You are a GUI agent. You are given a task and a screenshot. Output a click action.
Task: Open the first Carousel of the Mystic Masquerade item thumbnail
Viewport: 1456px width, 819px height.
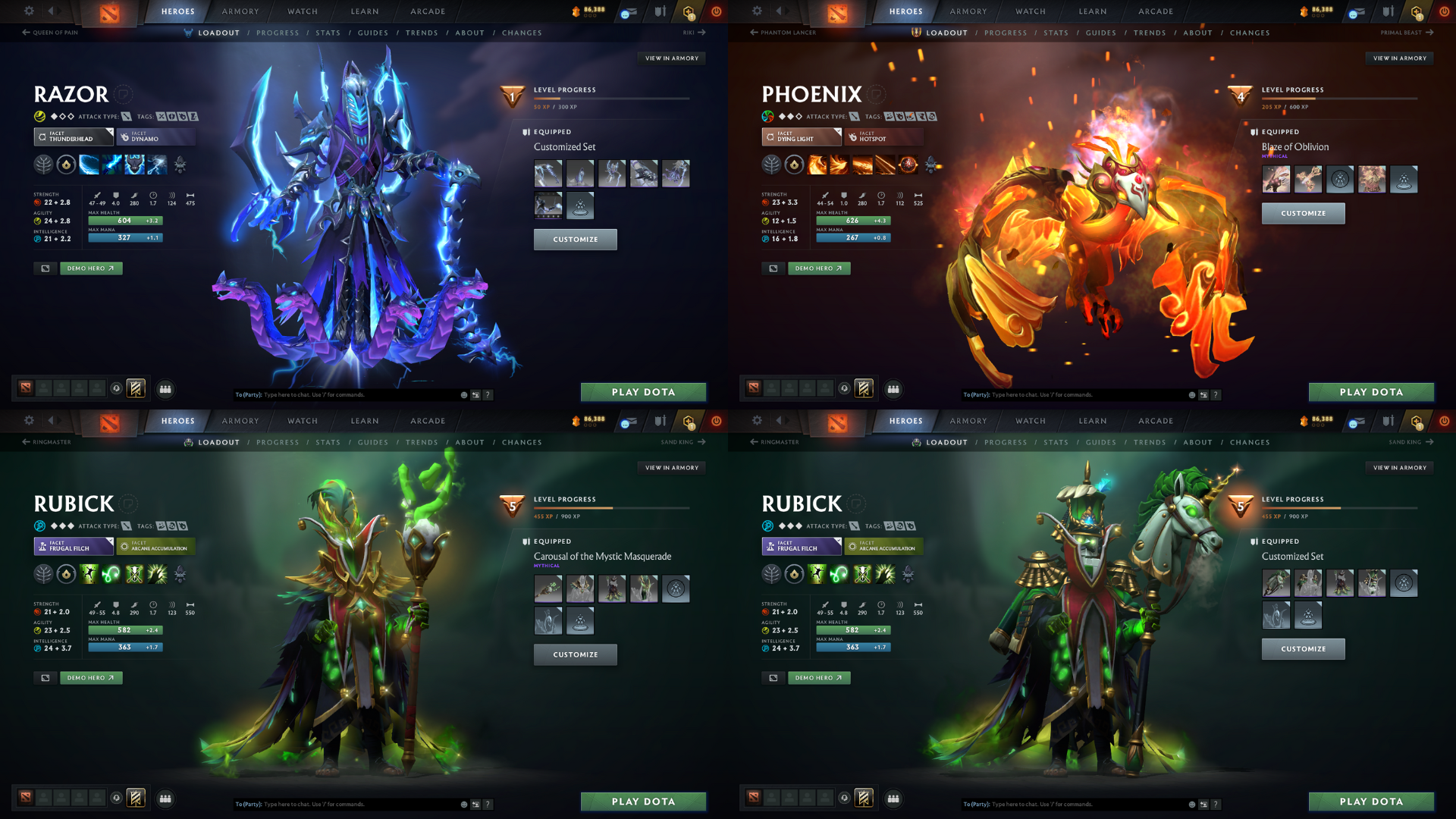click(x=548, y=588)
